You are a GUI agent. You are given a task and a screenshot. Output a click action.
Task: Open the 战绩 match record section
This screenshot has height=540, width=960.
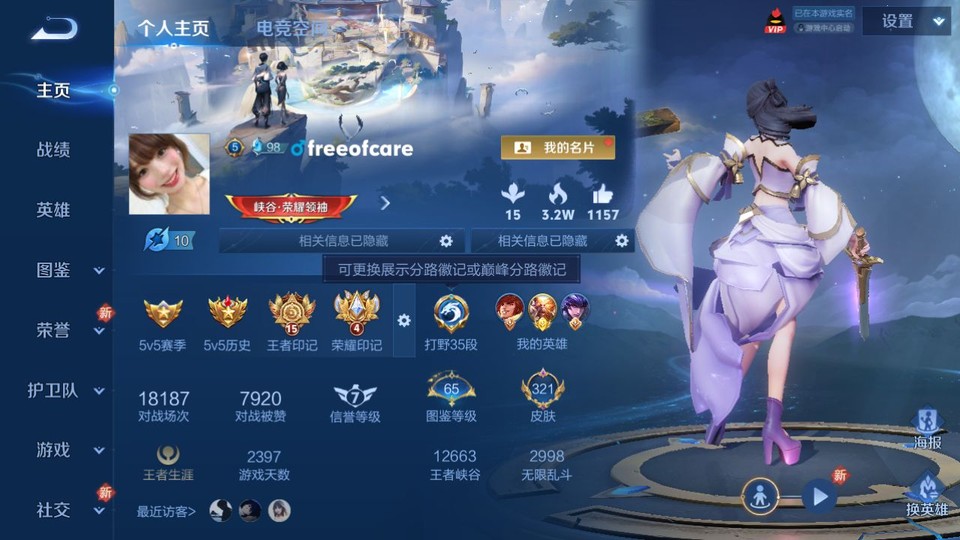pyautogui.click(x=54, y=150)
